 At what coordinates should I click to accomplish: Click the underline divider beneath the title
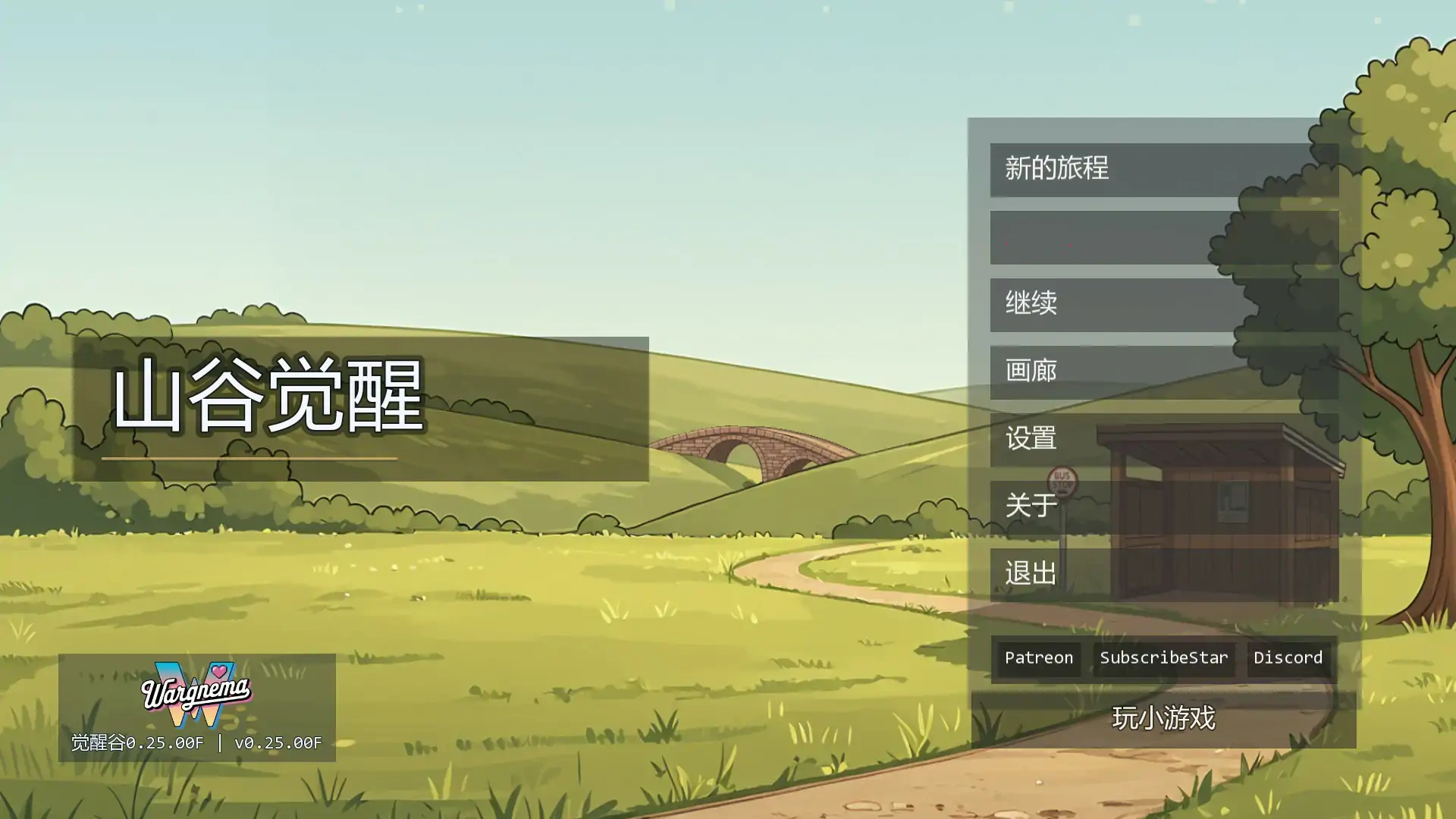(x=250, y=458)
